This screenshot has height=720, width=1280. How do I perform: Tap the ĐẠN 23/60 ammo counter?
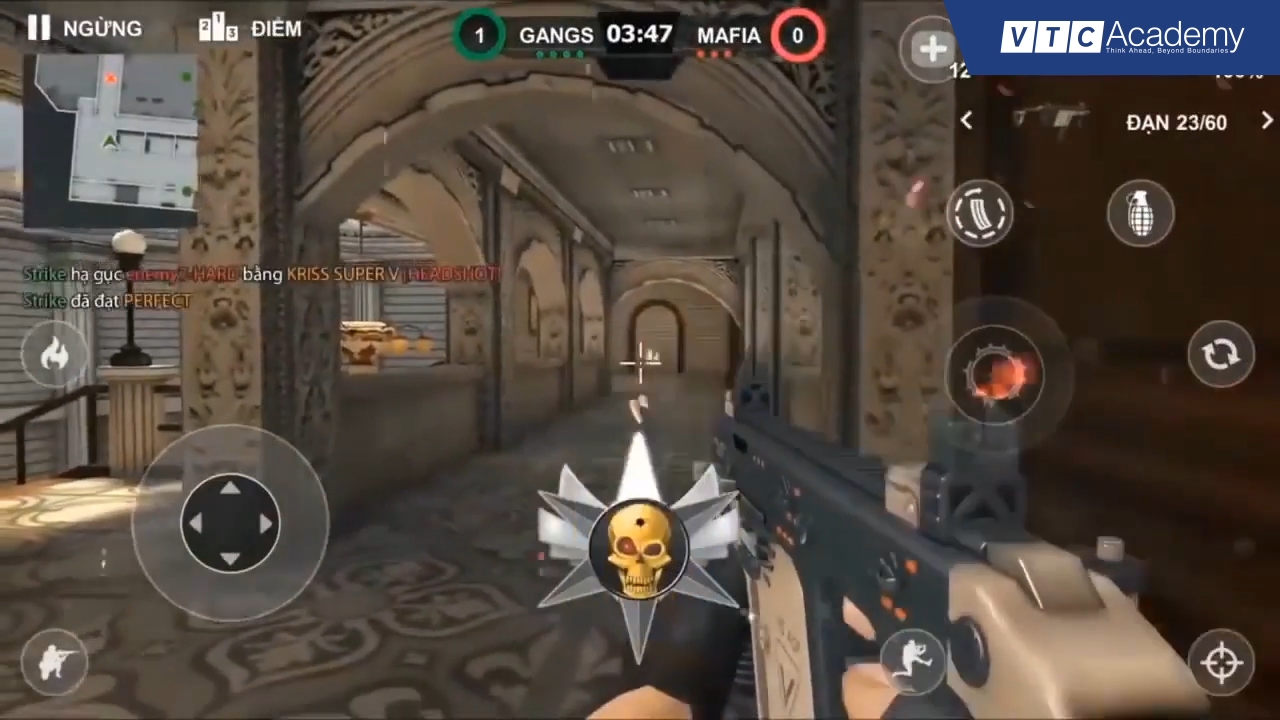[x=1176, y=122]
